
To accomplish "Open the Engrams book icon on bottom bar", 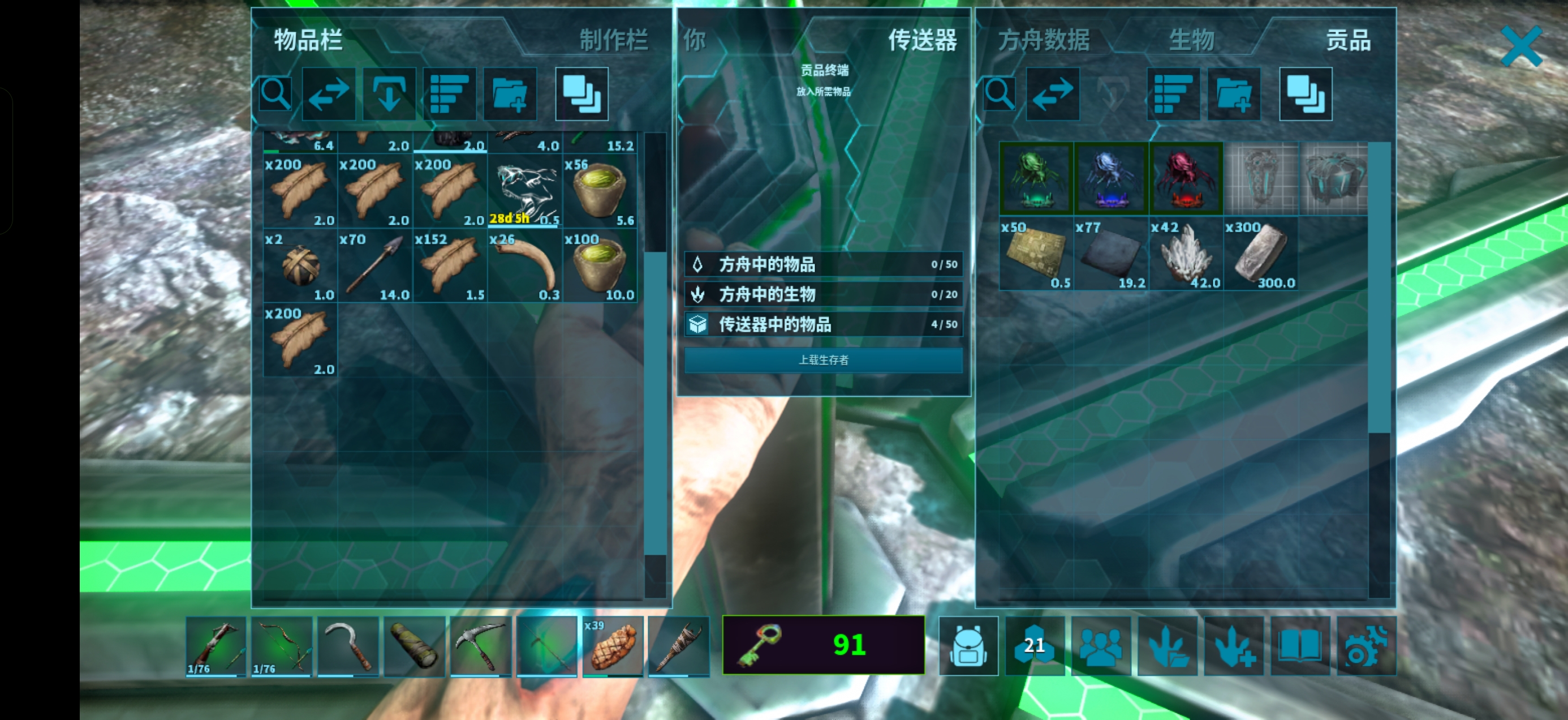I will (1302, 646).
